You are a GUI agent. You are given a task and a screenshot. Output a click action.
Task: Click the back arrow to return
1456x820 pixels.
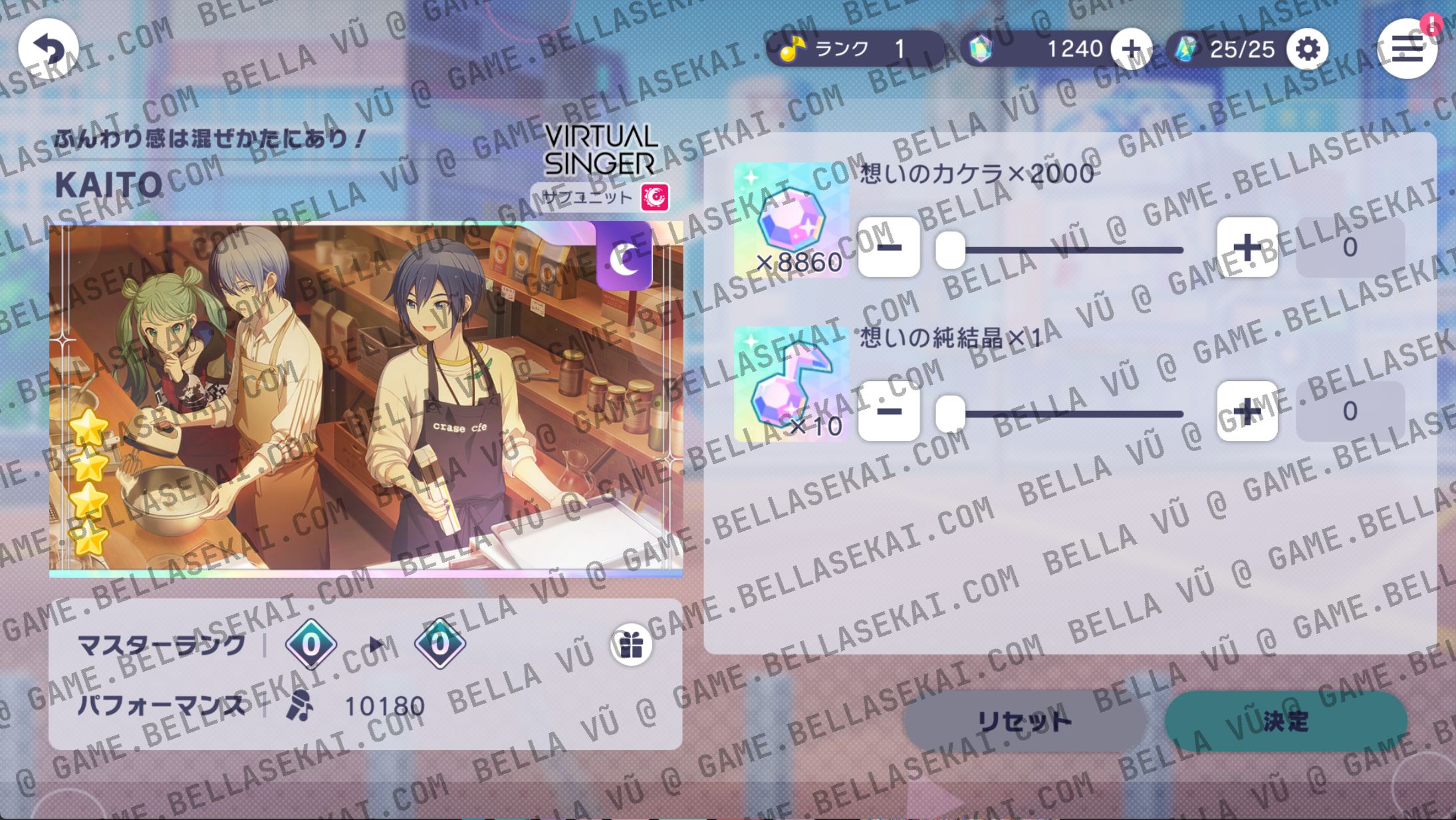50,47
